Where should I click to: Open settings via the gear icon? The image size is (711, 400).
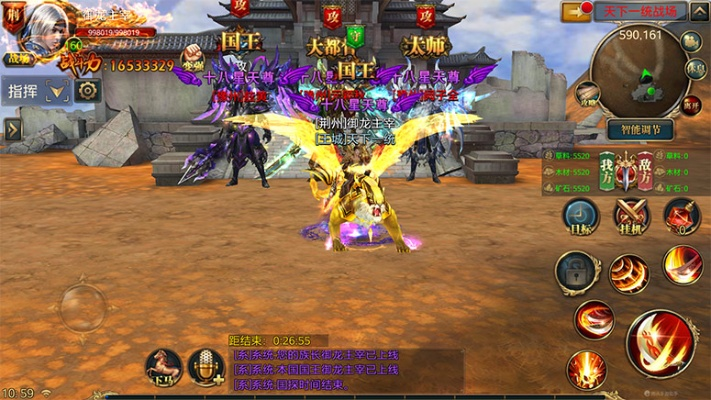[87, 91]
